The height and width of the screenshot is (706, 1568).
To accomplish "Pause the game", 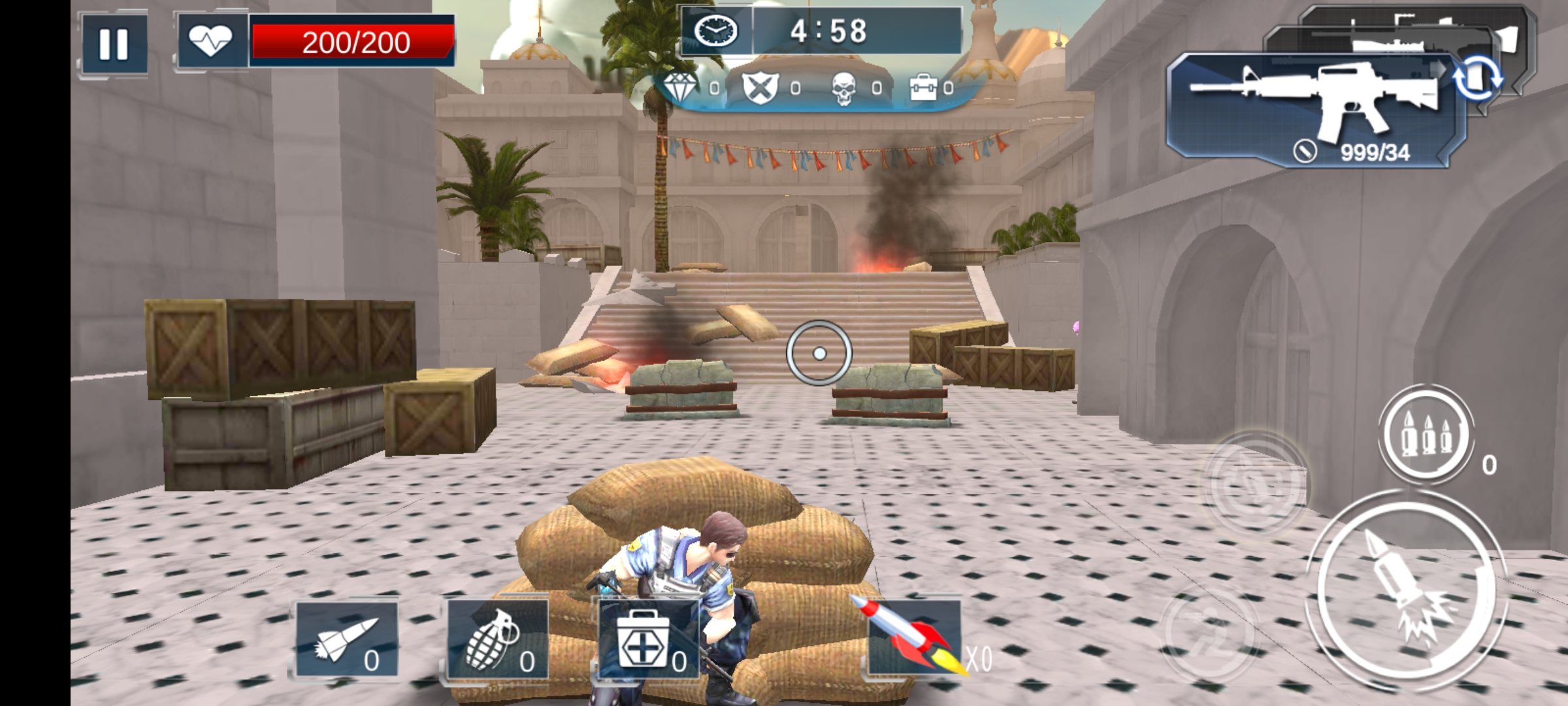I will (114, 44).
